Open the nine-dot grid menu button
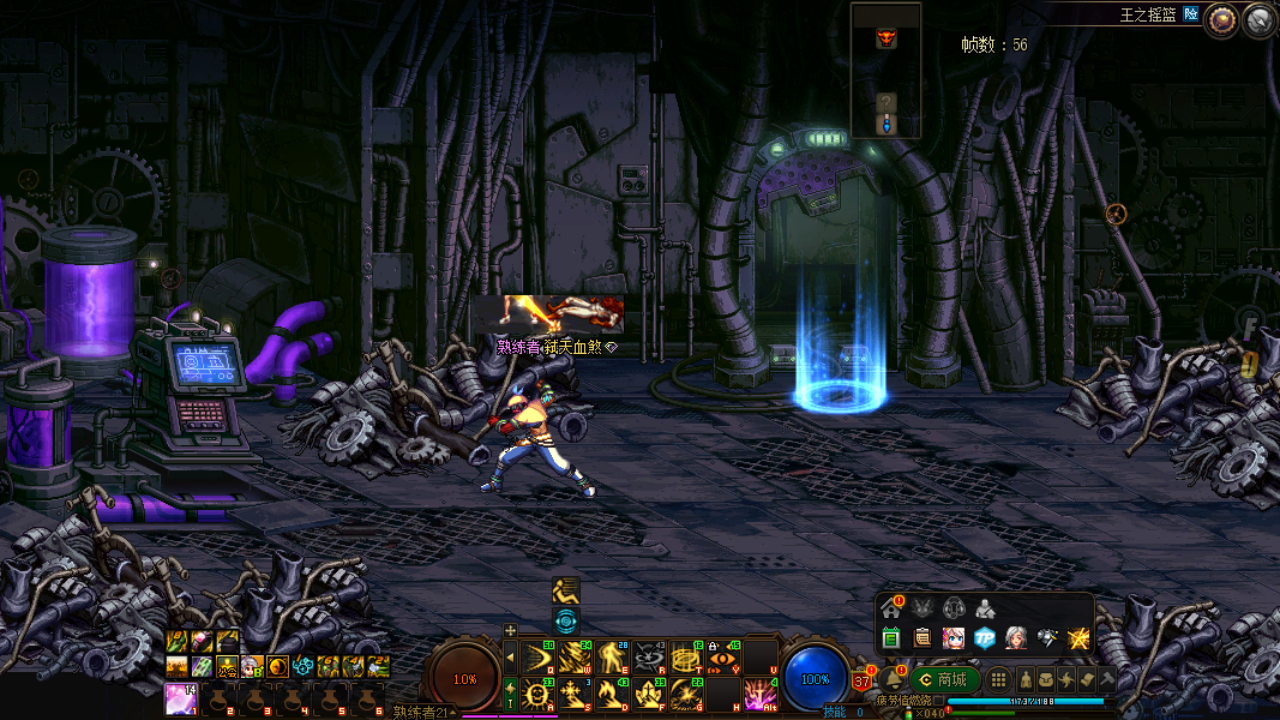Image resolution: width=1280 pixels, height=720 pixels. [998, 680]
